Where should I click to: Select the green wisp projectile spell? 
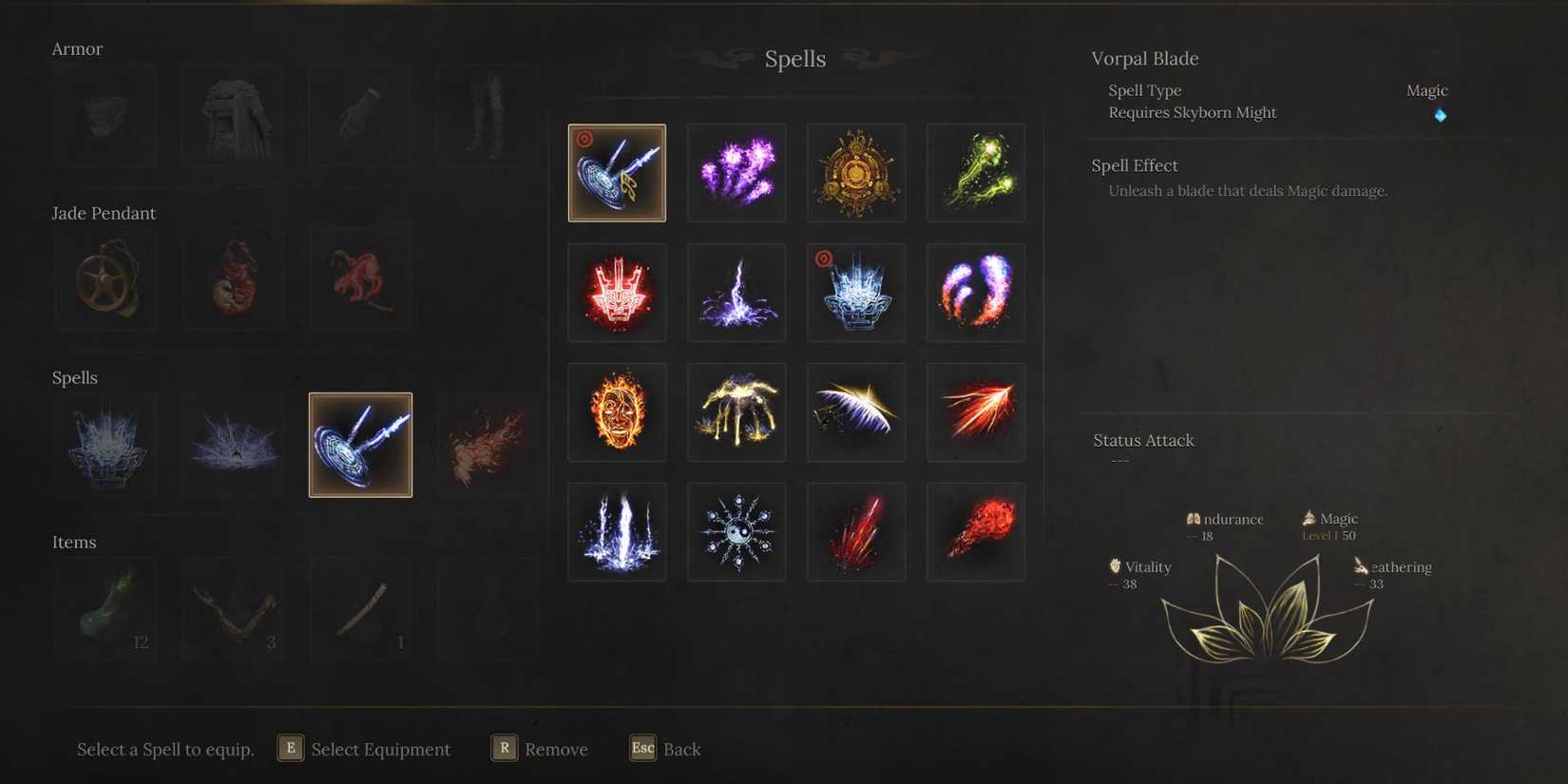[975, 172]
